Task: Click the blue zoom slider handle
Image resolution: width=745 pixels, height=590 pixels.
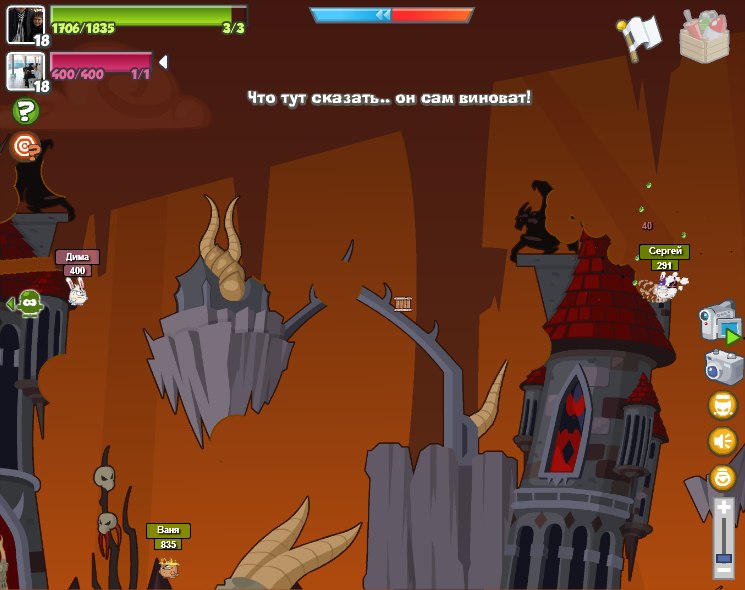Action: click(x=723, y=556)
